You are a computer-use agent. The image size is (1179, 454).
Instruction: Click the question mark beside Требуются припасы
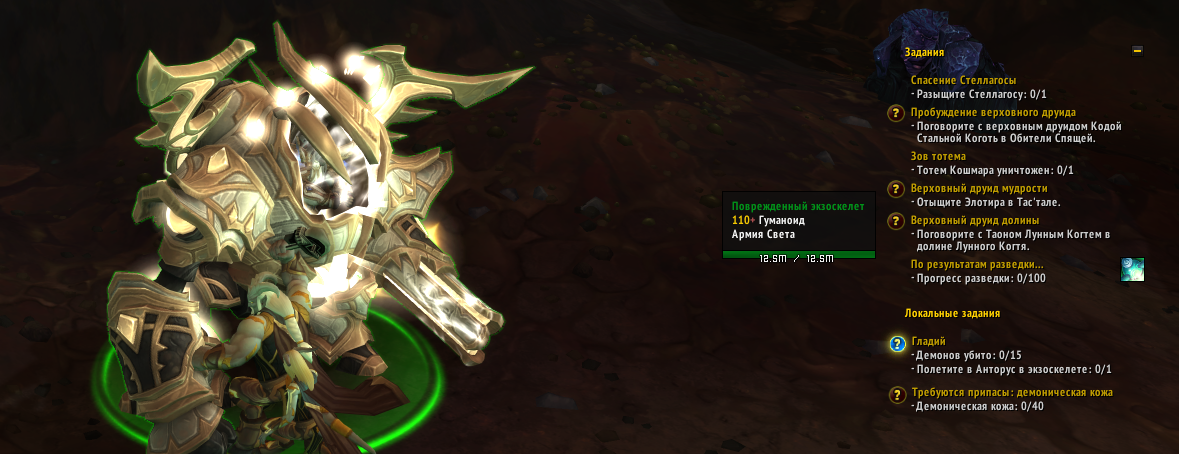897,394
